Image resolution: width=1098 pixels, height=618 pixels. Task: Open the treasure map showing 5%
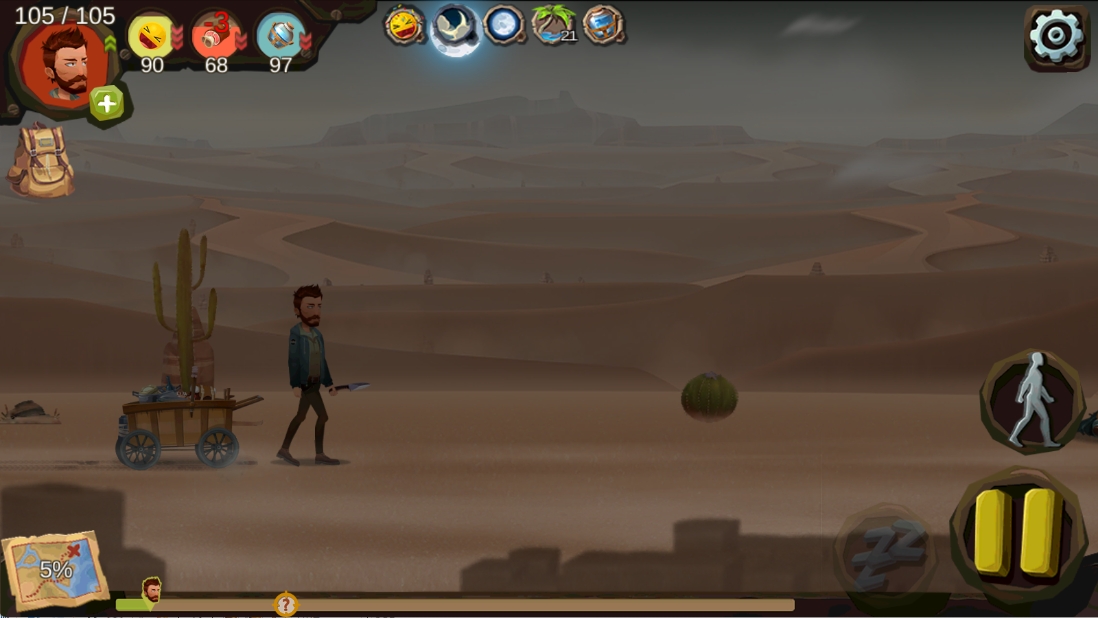(56, 570)
